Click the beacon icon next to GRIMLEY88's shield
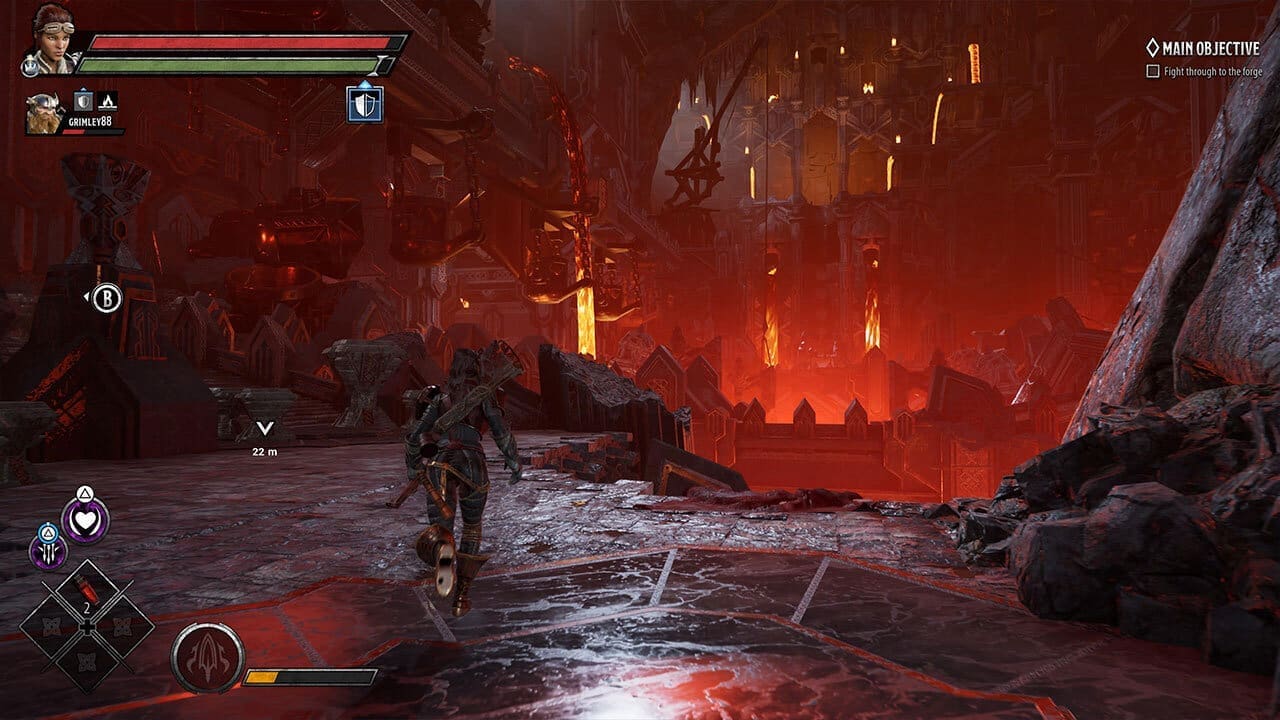Viewport: 1280px width, 720px height. 107,103
